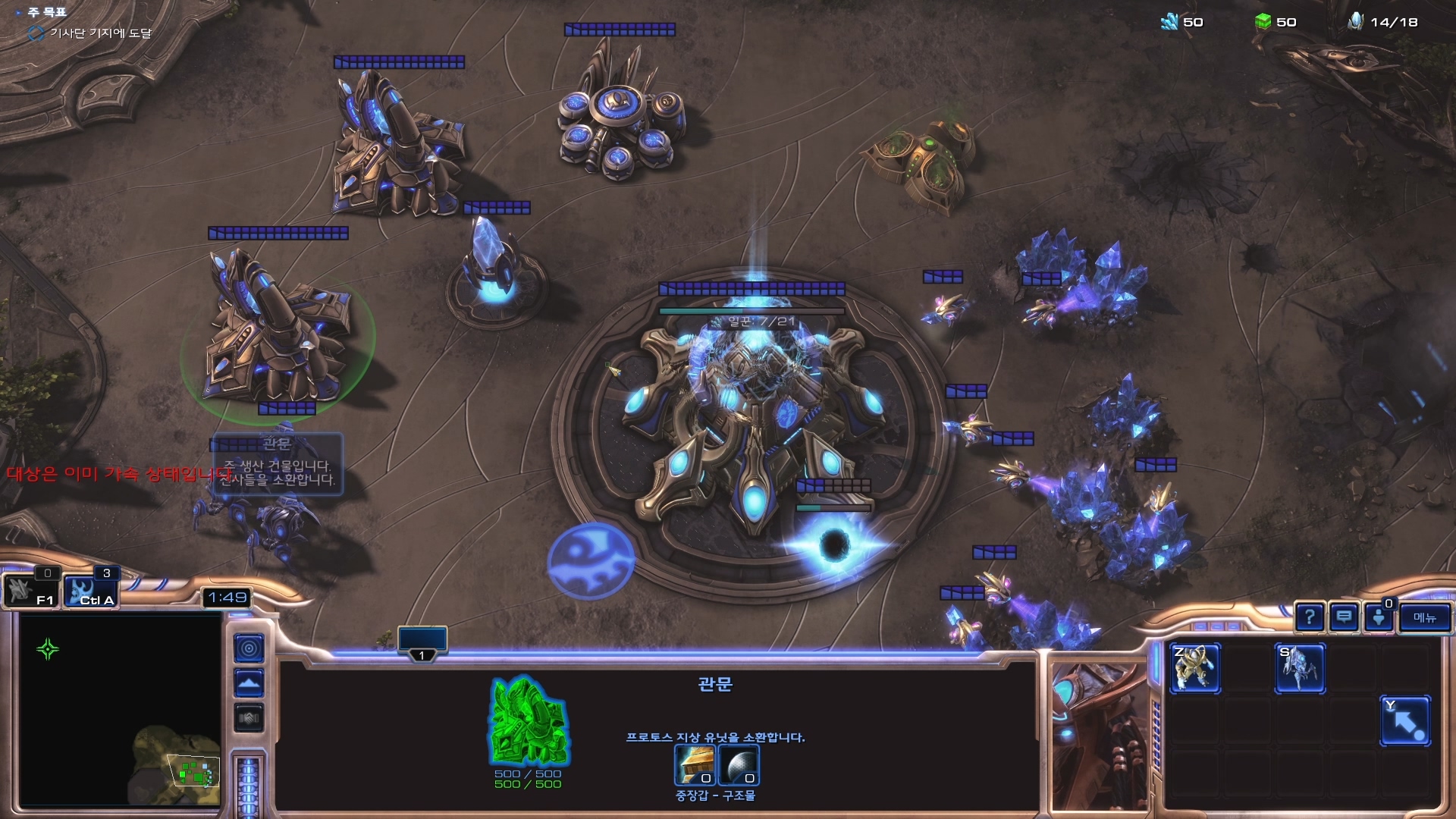Viewport: 1456px width, 819px height.
Task: Open the social friends list button
Action: click(1379, 618)
